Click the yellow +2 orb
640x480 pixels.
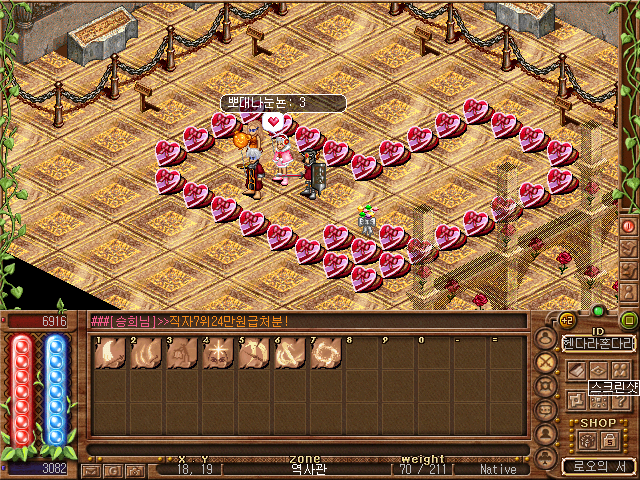566,320
